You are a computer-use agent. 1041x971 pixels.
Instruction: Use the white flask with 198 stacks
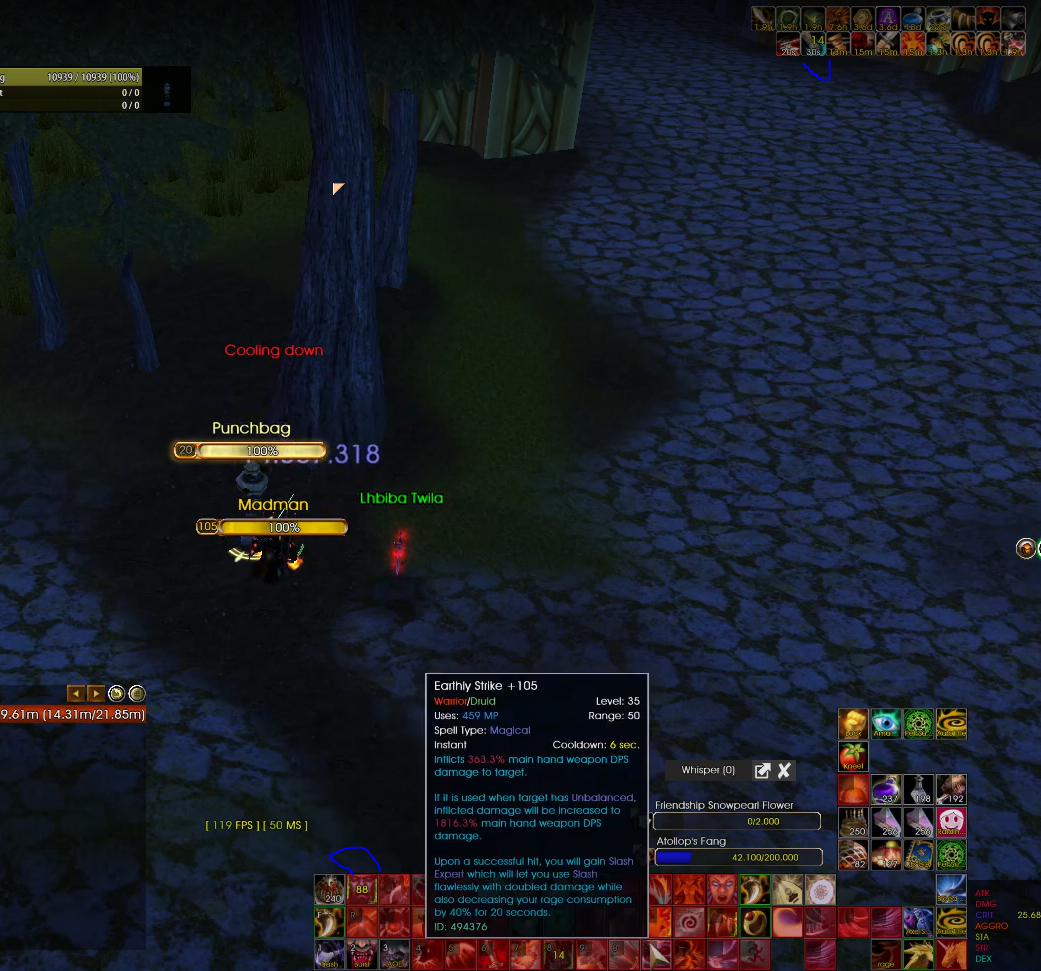click(918, 790)
